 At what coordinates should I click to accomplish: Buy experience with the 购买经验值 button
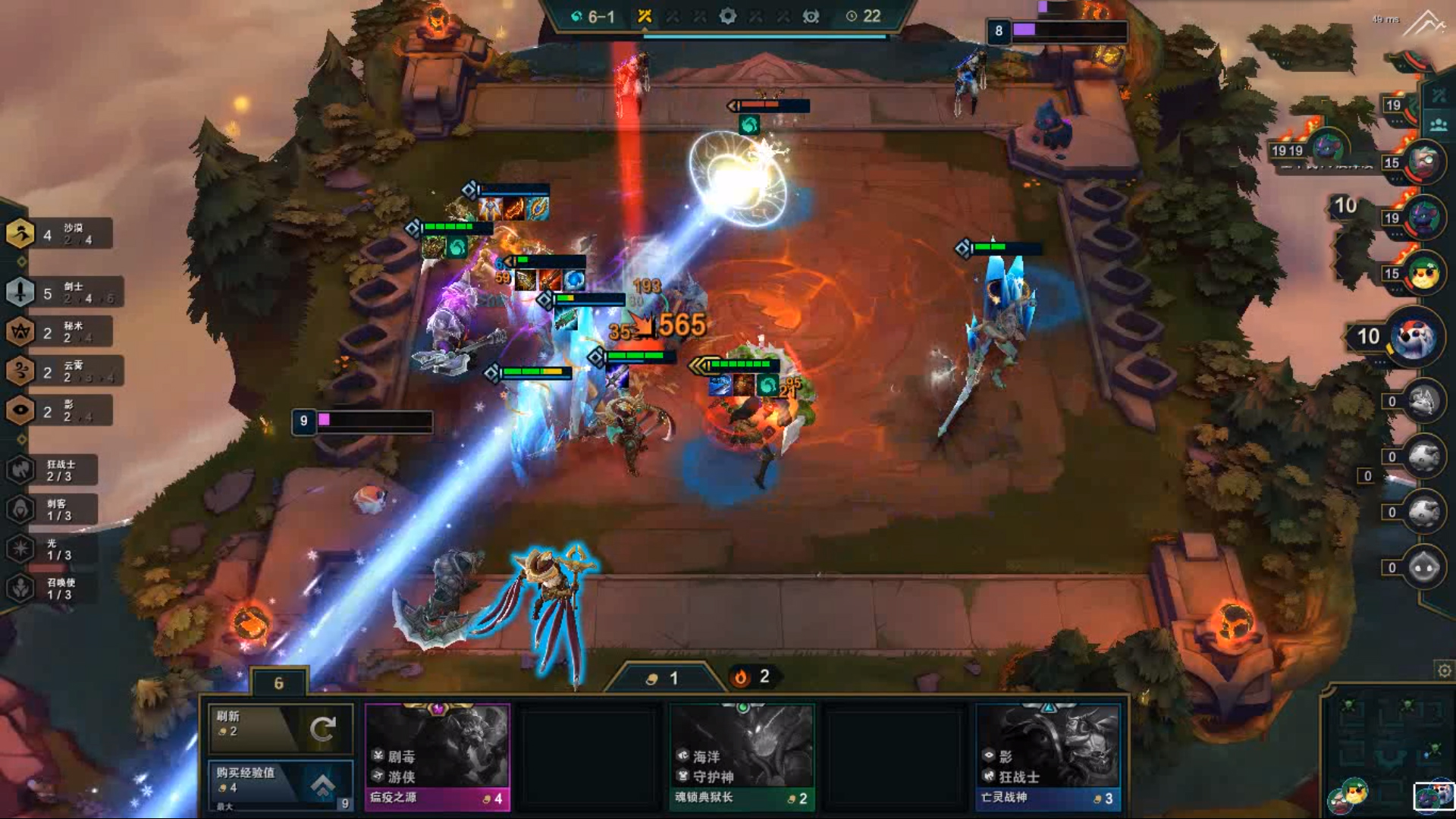coord(280,782)
